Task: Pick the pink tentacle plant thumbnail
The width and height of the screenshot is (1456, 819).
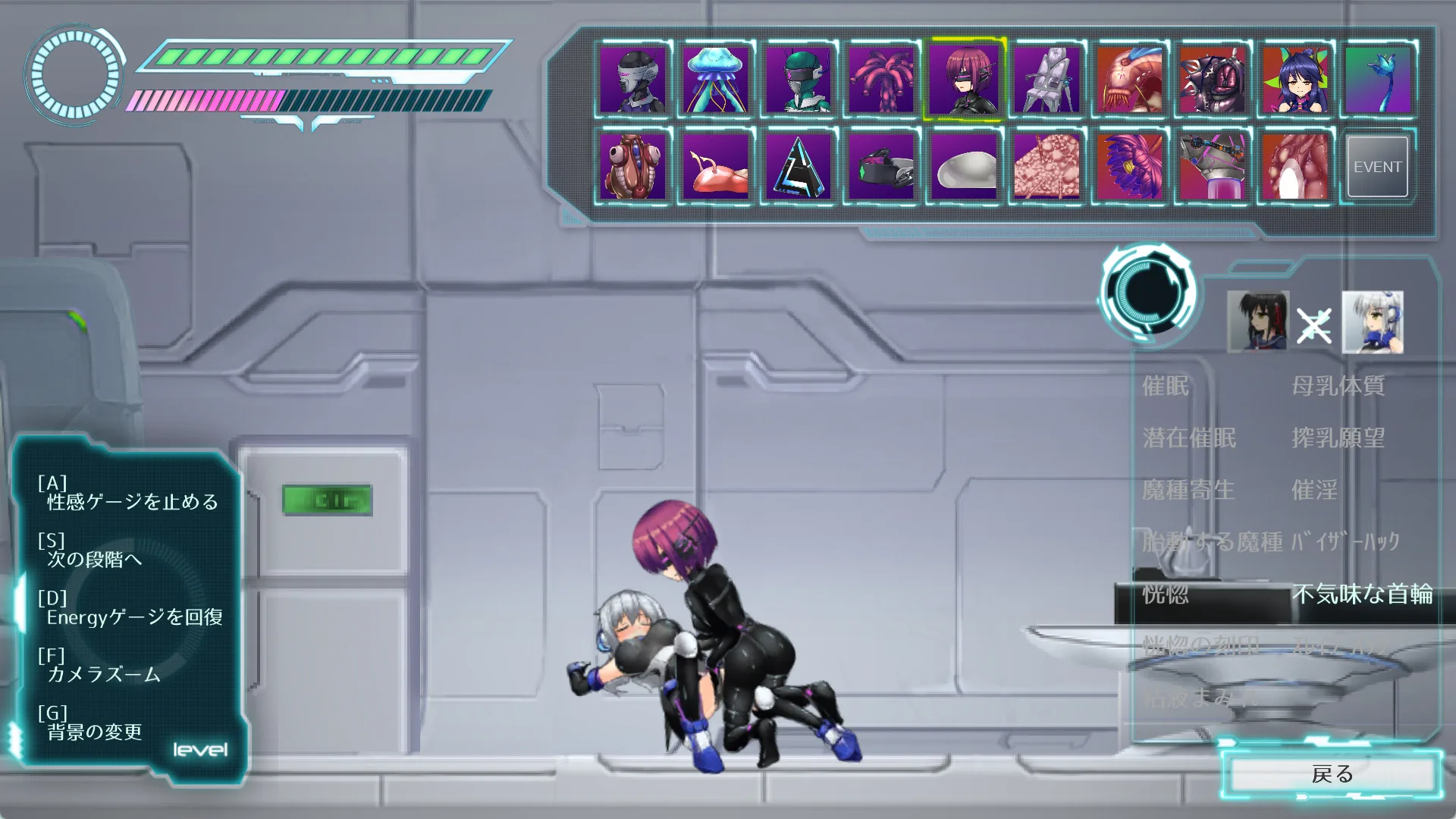Action: (881, 80)
